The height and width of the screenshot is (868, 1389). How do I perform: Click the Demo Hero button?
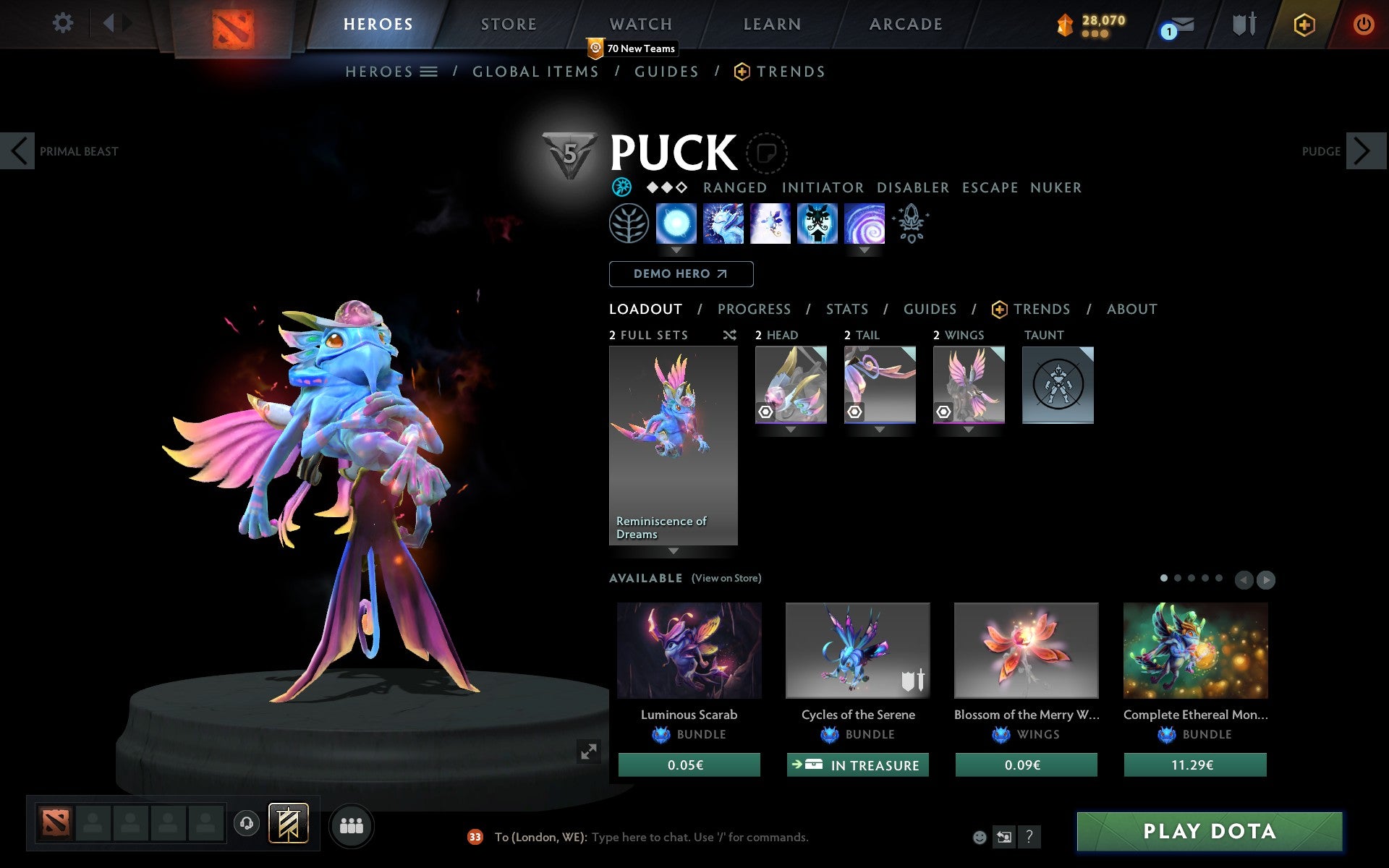[681, 274]
